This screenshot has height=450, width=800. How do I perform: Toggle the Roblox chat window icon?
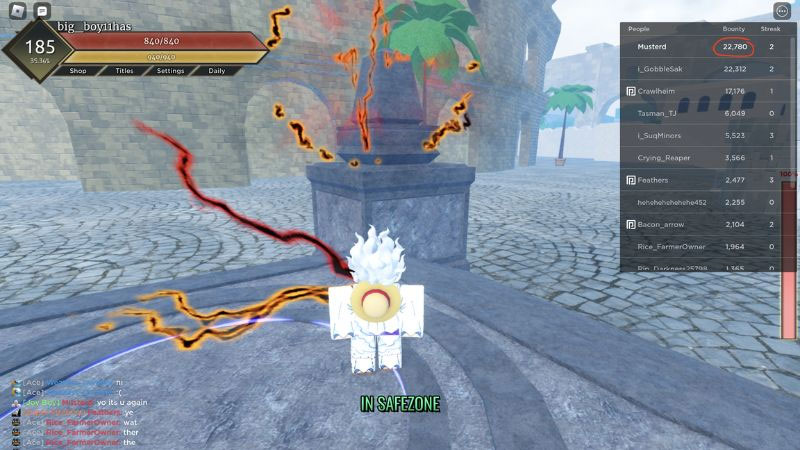click(x=42, y=11)
